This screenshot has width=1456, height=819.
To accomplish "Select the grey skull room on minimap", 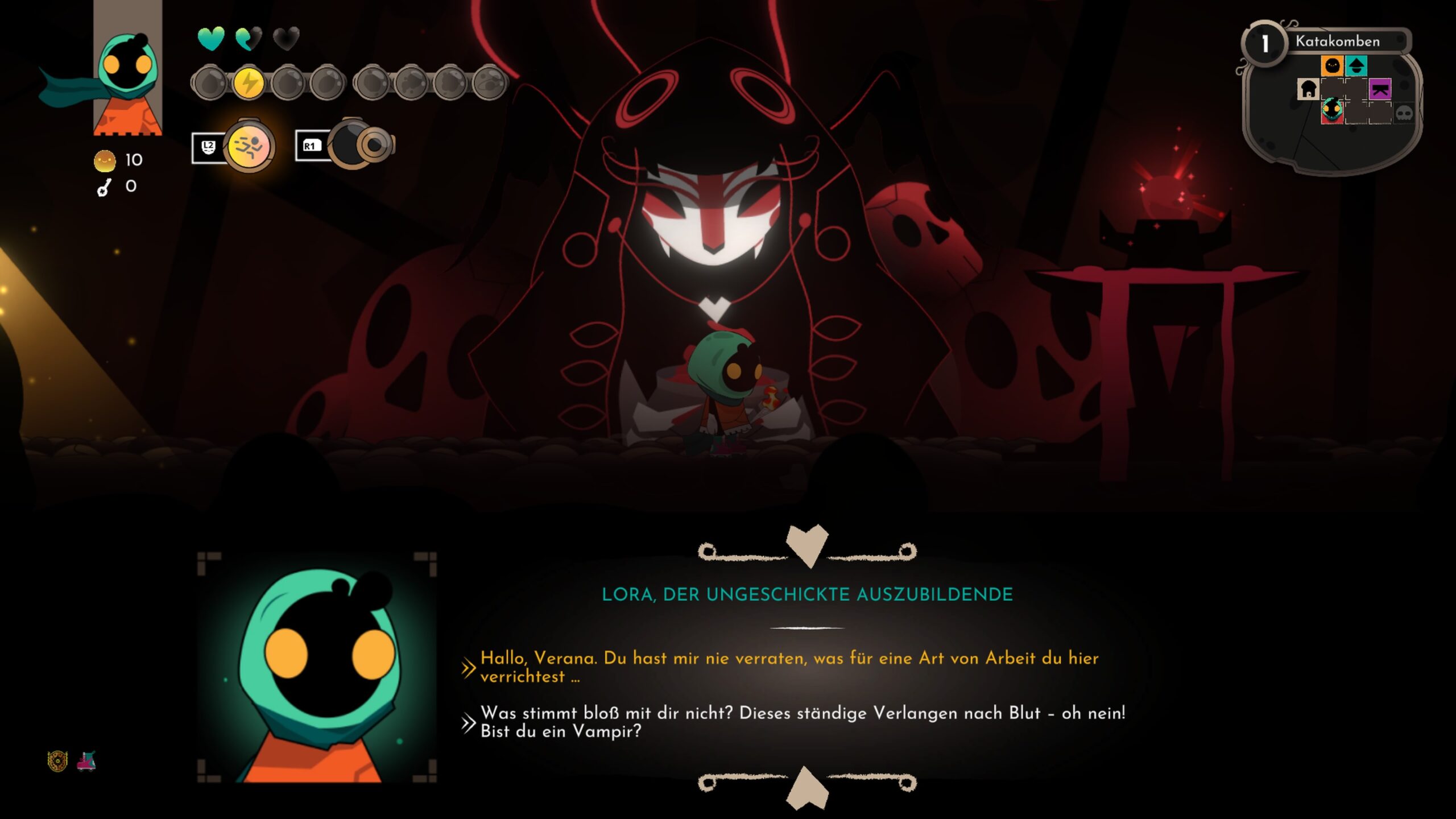I will (x=1404, y=113).
